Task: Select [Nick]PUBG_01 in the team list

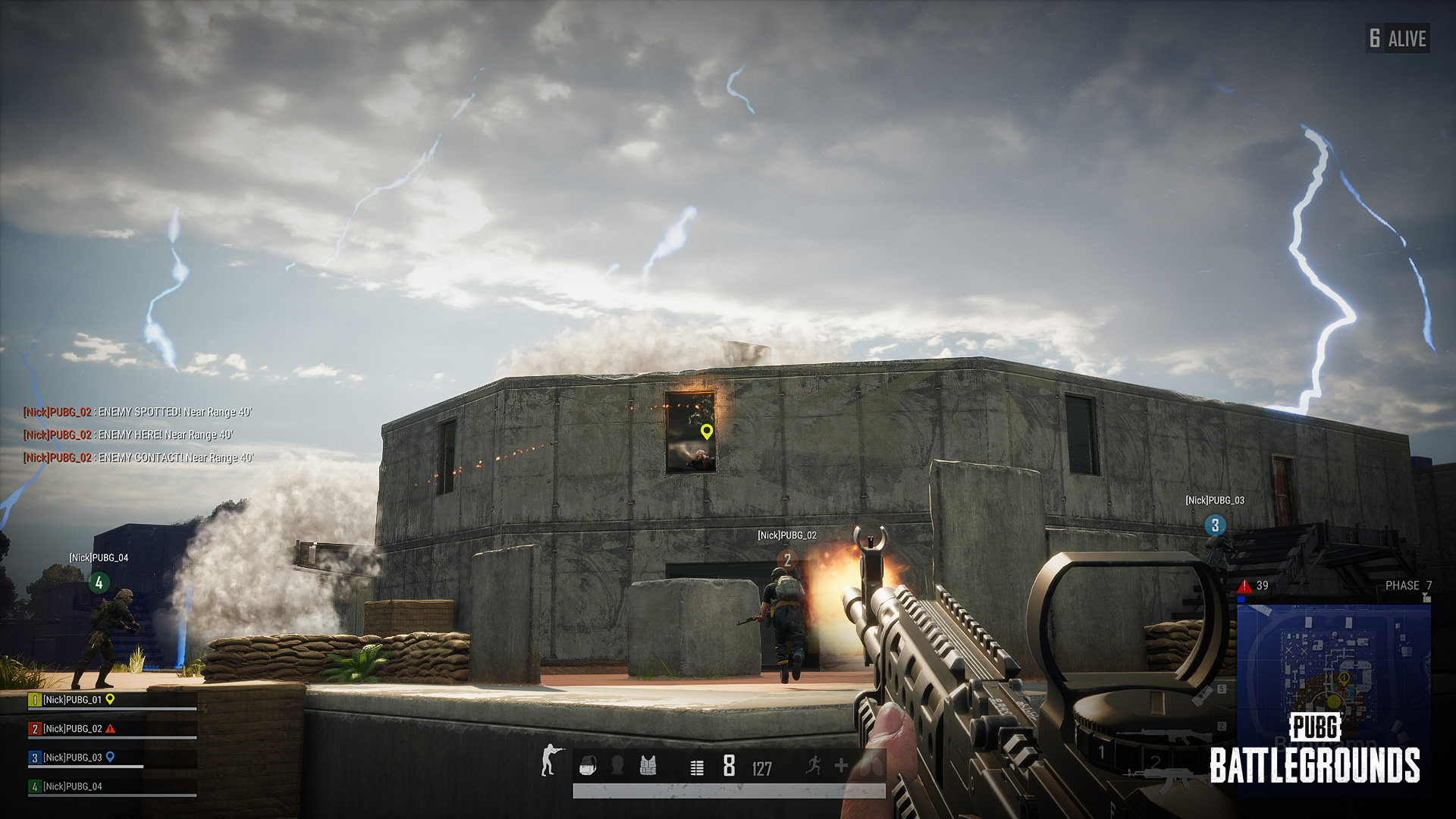Action: [72, 700]
